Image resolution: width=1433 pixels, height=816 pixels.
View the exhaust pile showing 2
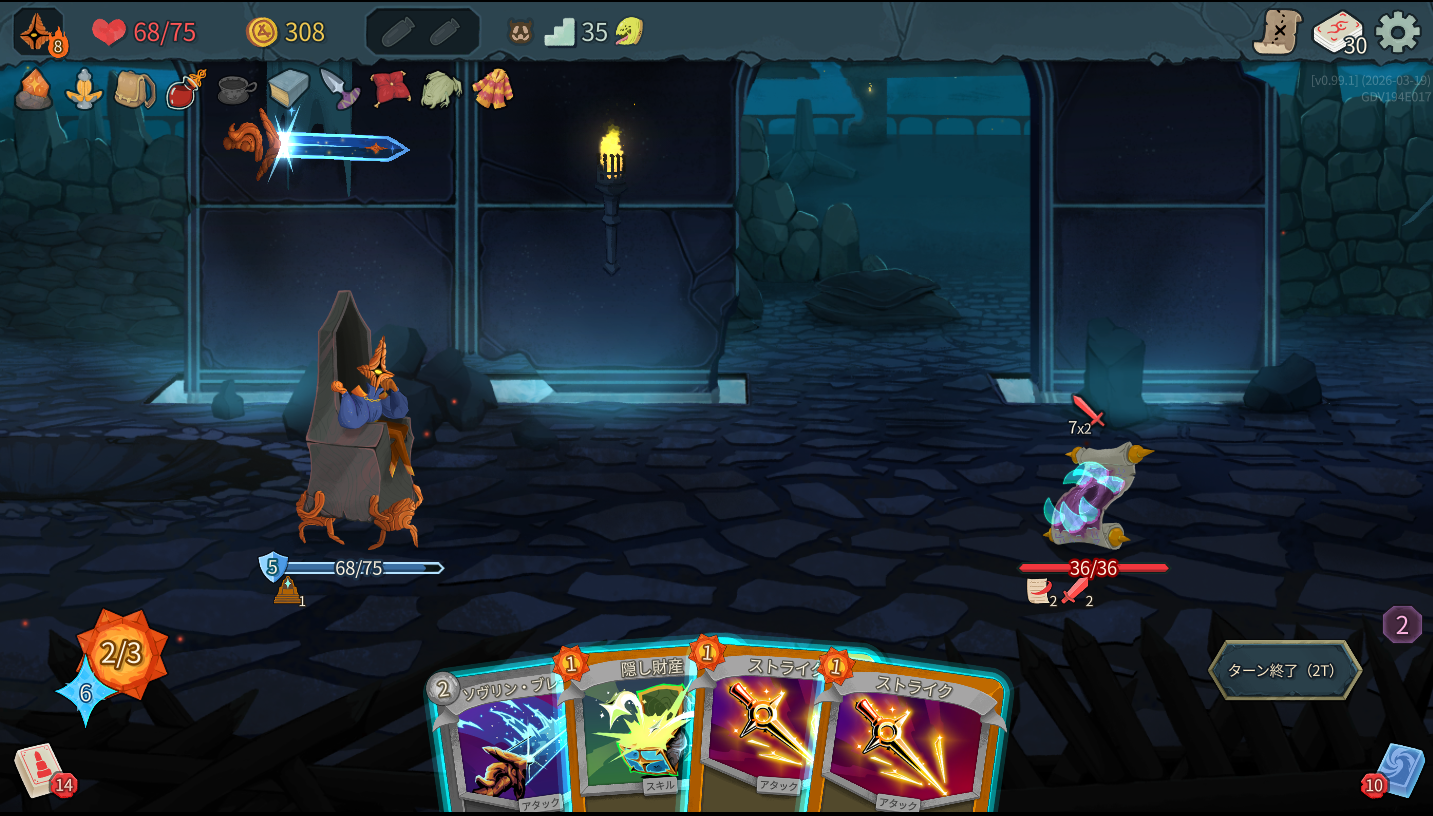(1402, 626)
